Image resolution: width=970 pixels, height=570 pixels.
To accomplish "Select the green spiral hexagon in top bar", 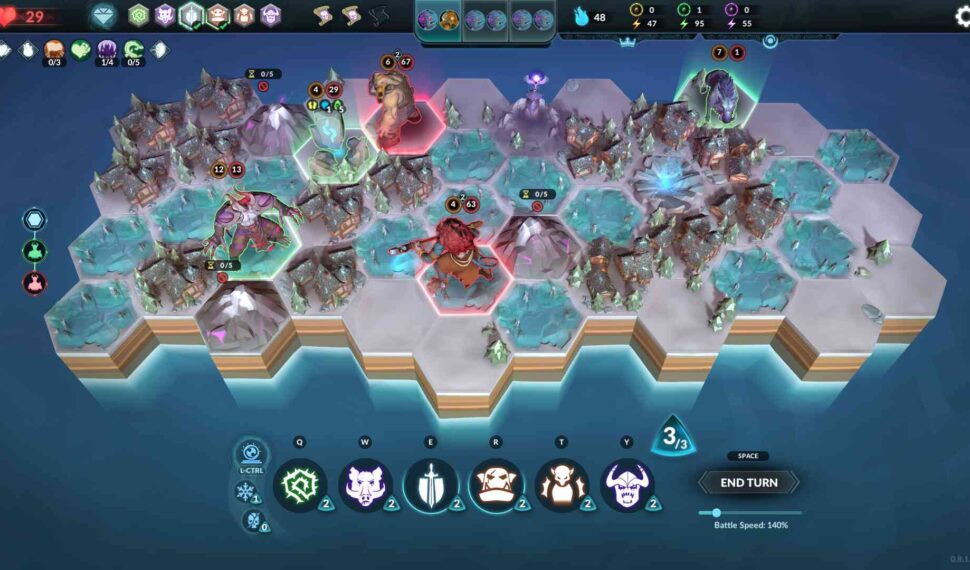I will pos(138,15).
